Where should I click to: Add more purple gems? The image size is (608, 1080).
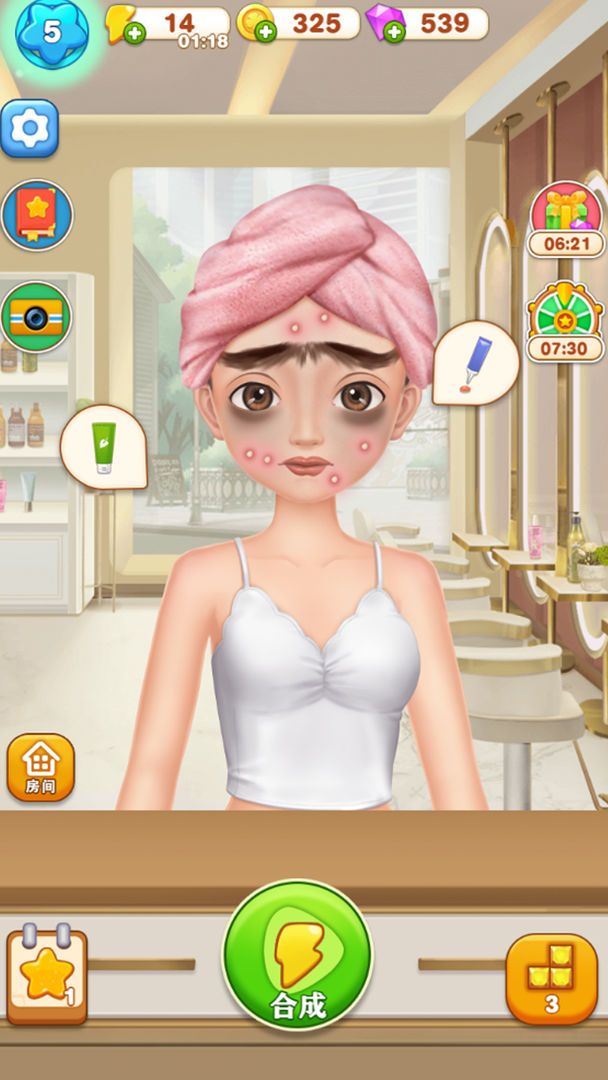[395, 32]
